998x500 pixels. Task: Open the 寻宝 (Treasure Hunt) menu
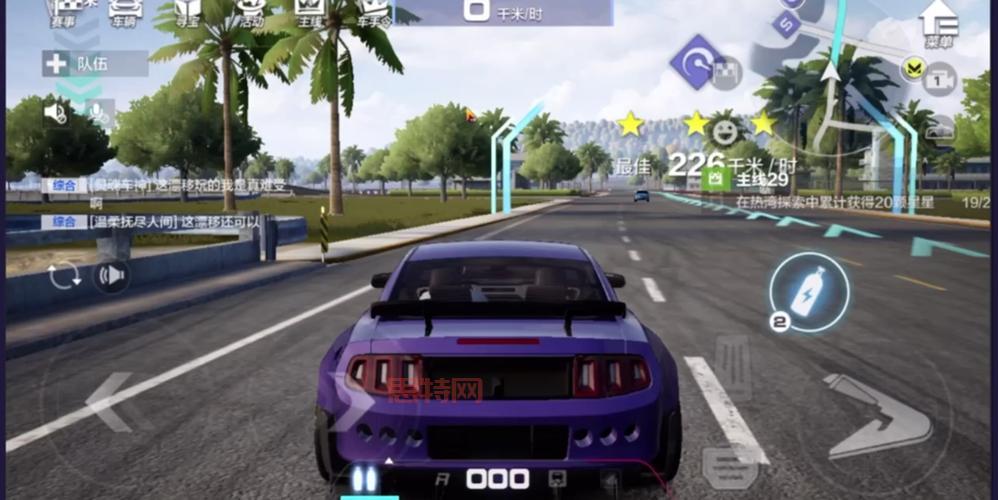pyautogui.click(x=187, y=12)
